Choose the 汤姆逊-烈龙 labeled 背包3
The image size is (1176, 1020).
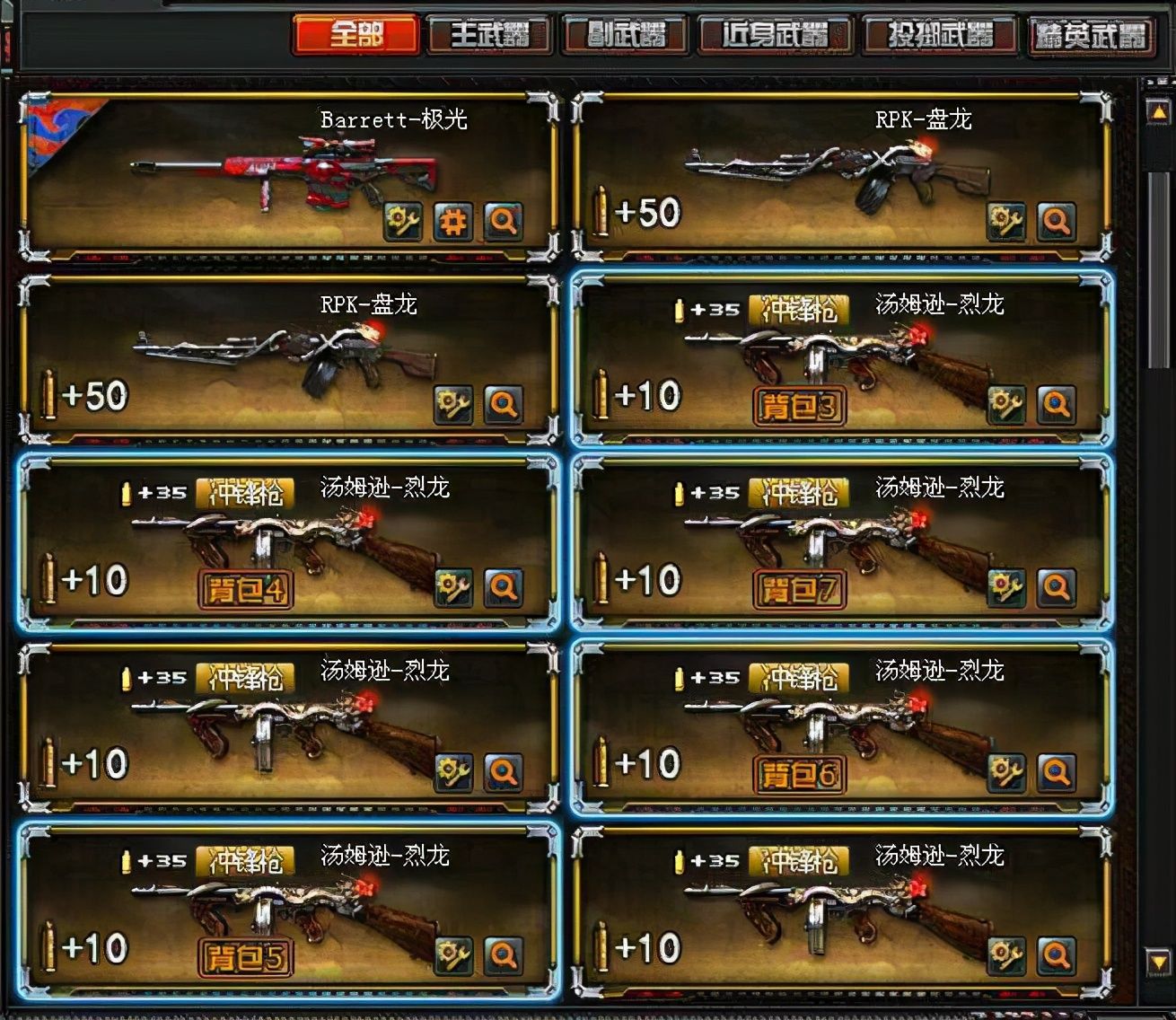pyautogui.click(x=841, y=359)
